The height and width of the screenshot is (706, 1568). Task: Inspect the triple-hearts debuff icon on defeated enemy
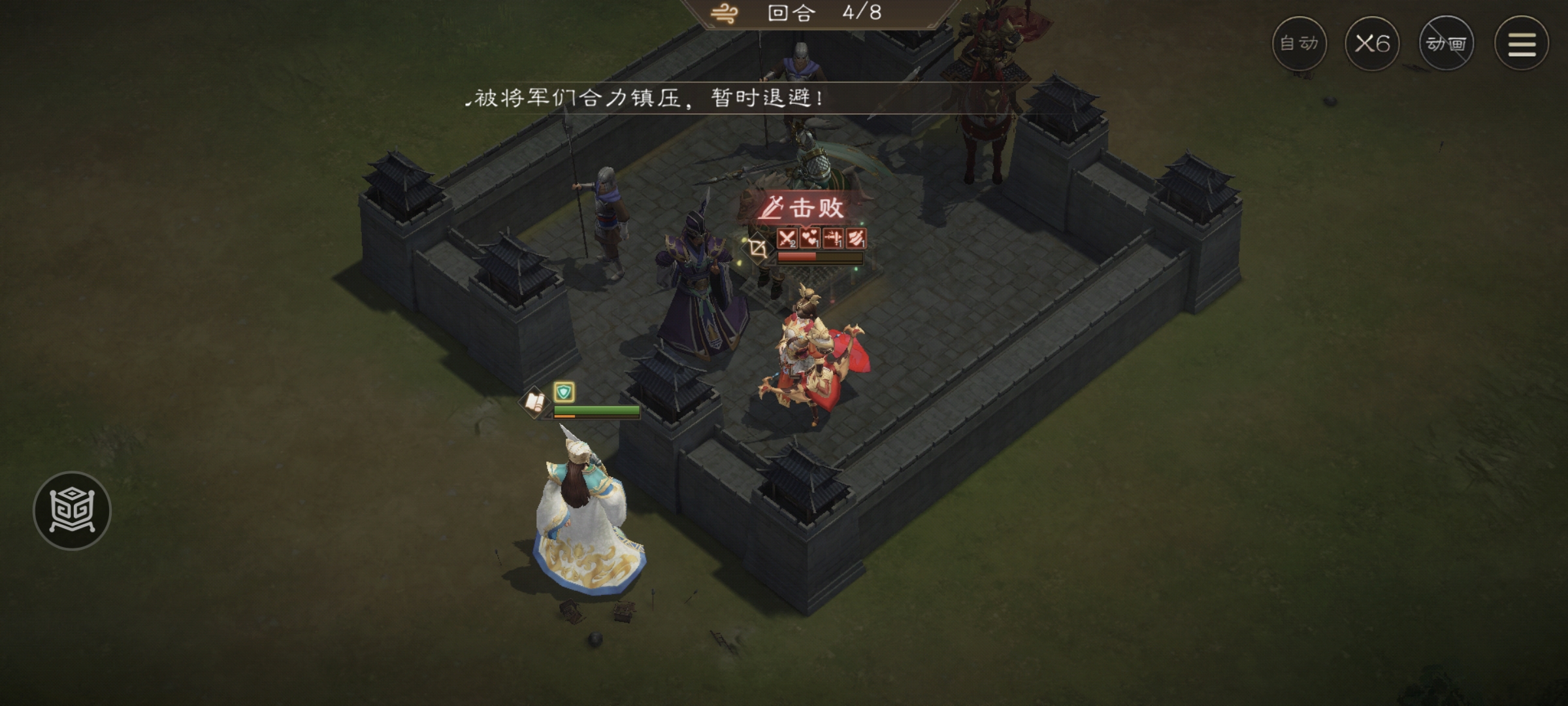(809, 238)
